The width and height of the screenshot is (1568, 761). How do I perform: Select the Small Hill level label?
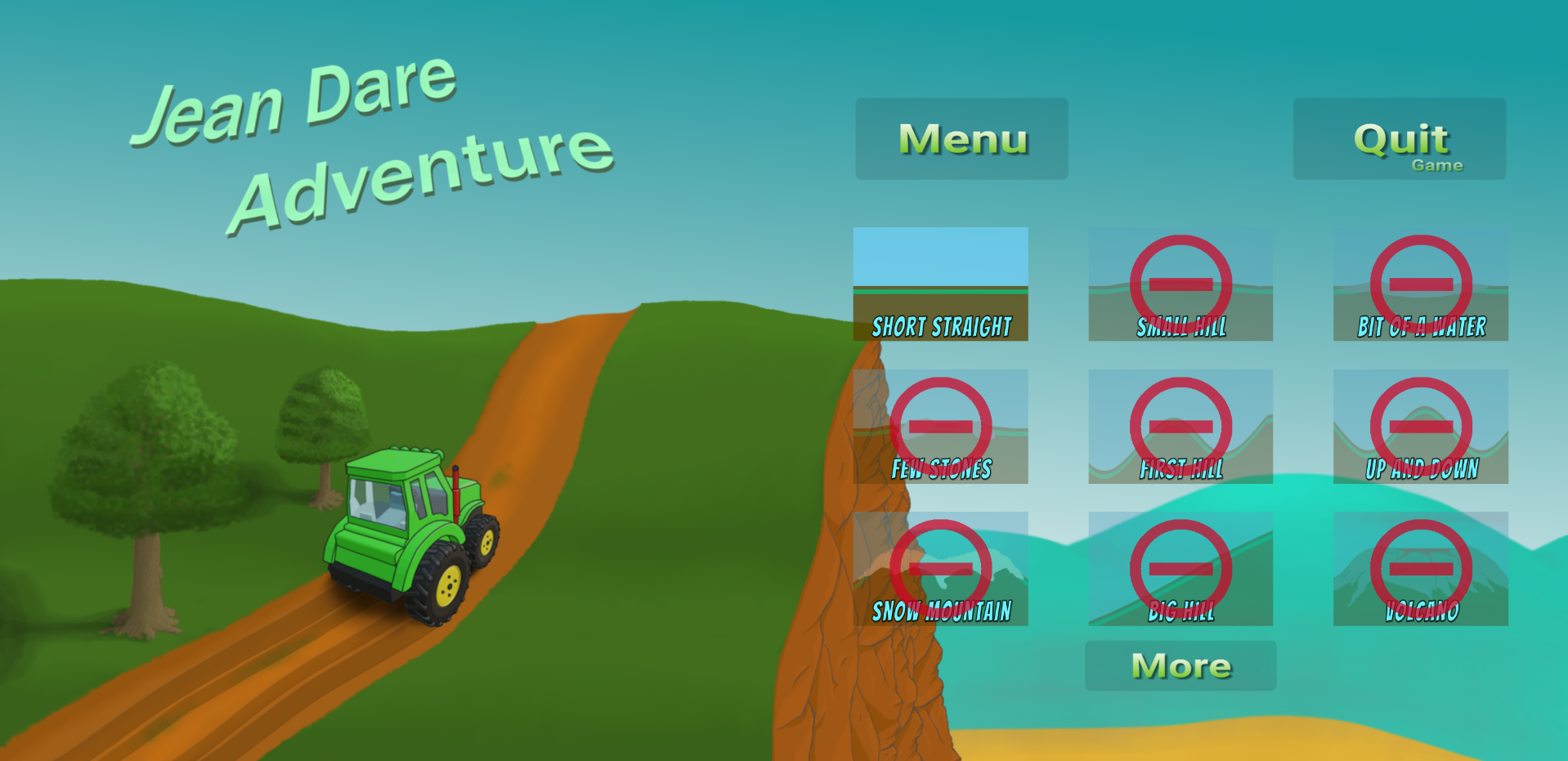[x=1180, y=328]
